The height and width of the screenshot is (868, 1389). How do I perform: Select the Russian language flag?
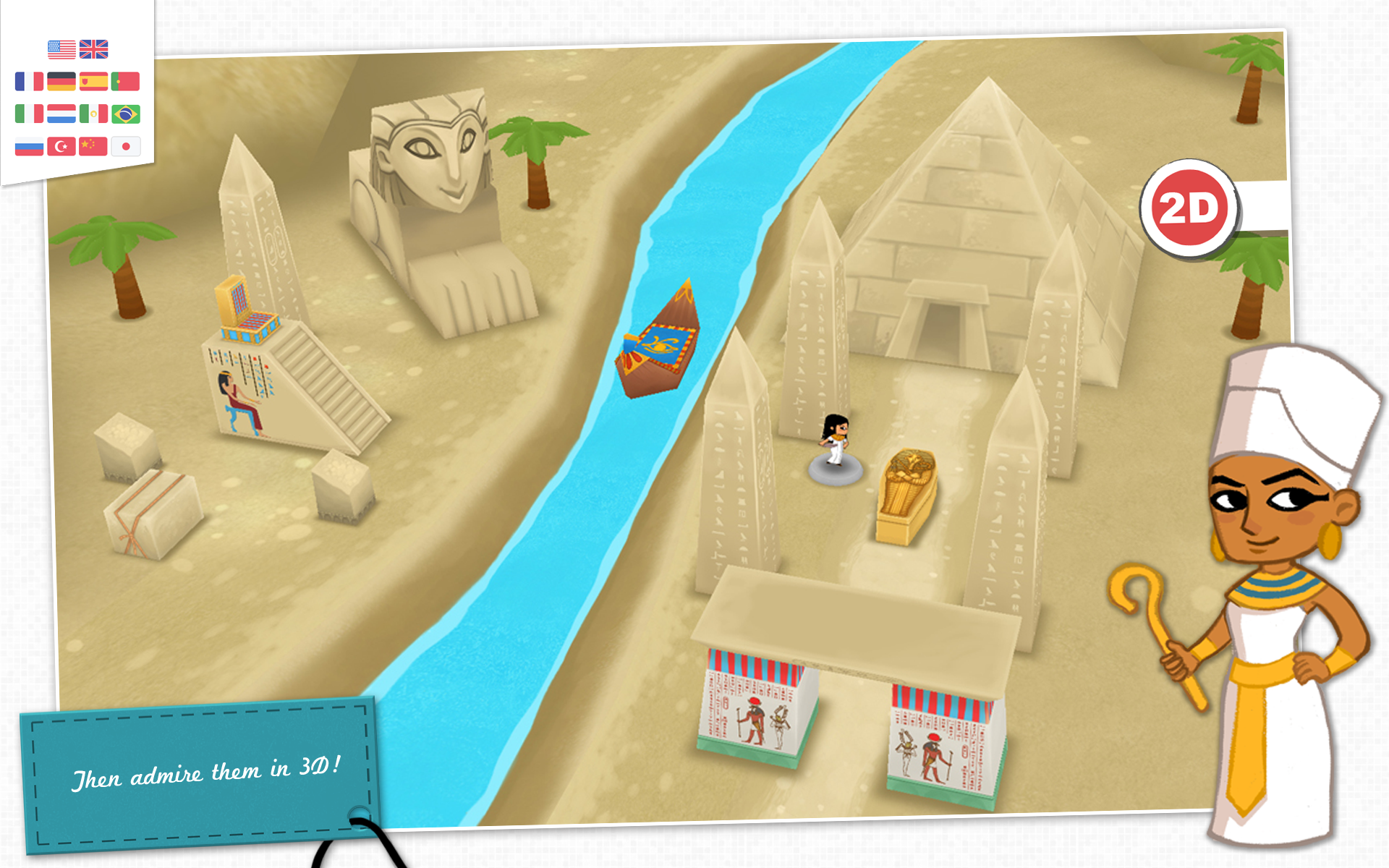[29, 146]
